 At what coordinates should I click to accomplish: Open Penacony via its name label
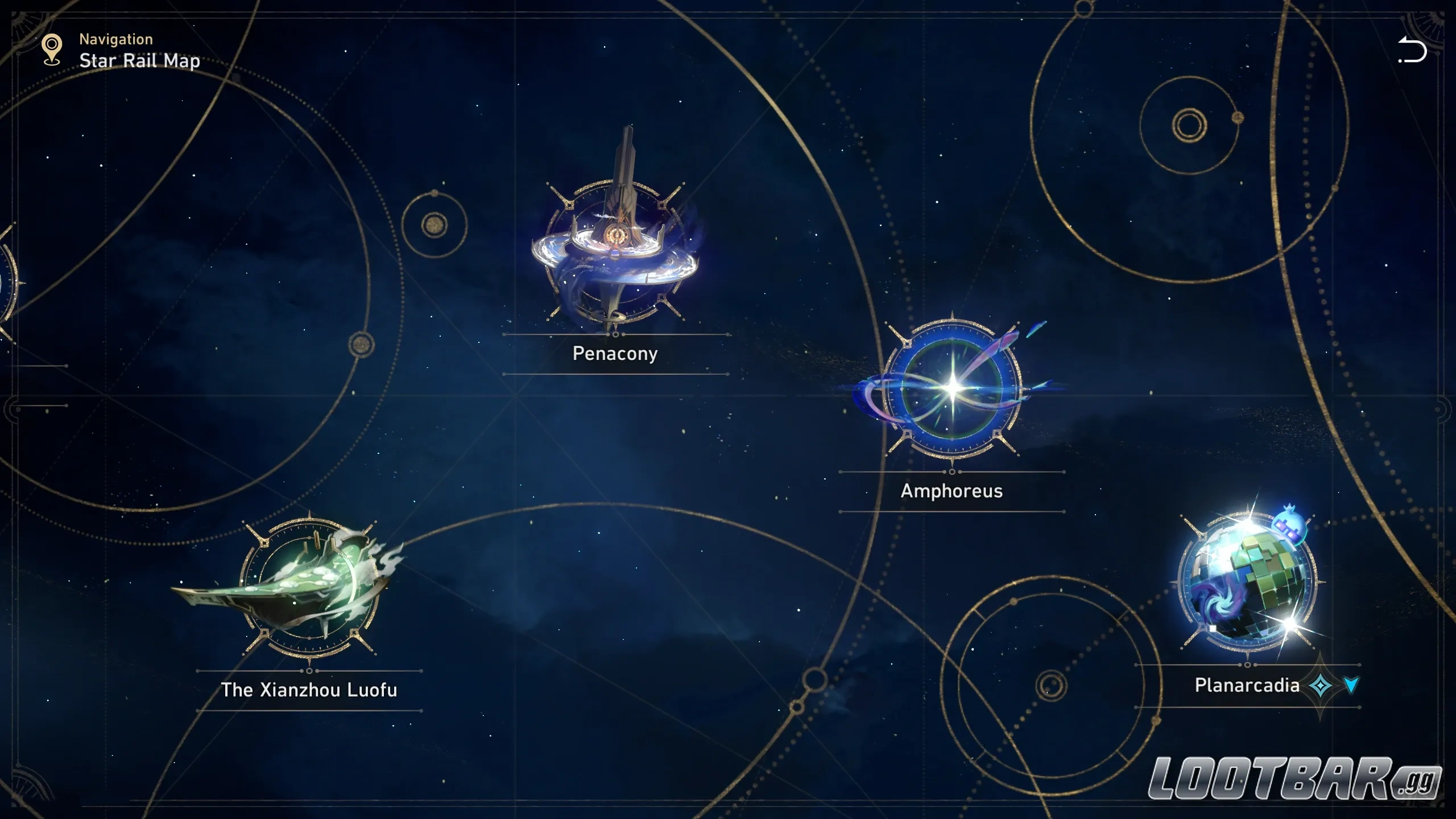tap(614, 354)
